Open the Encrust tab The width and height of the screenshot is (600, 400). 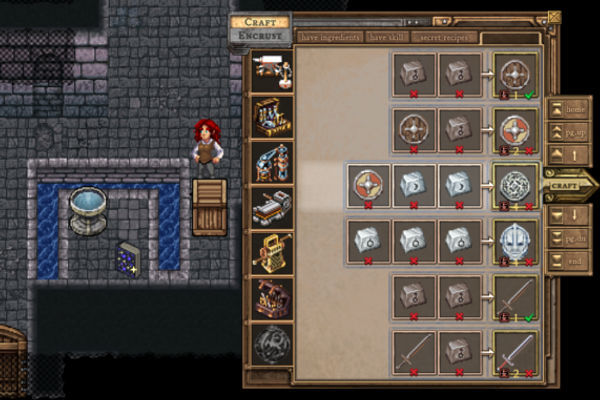click(x=259, y=36)
